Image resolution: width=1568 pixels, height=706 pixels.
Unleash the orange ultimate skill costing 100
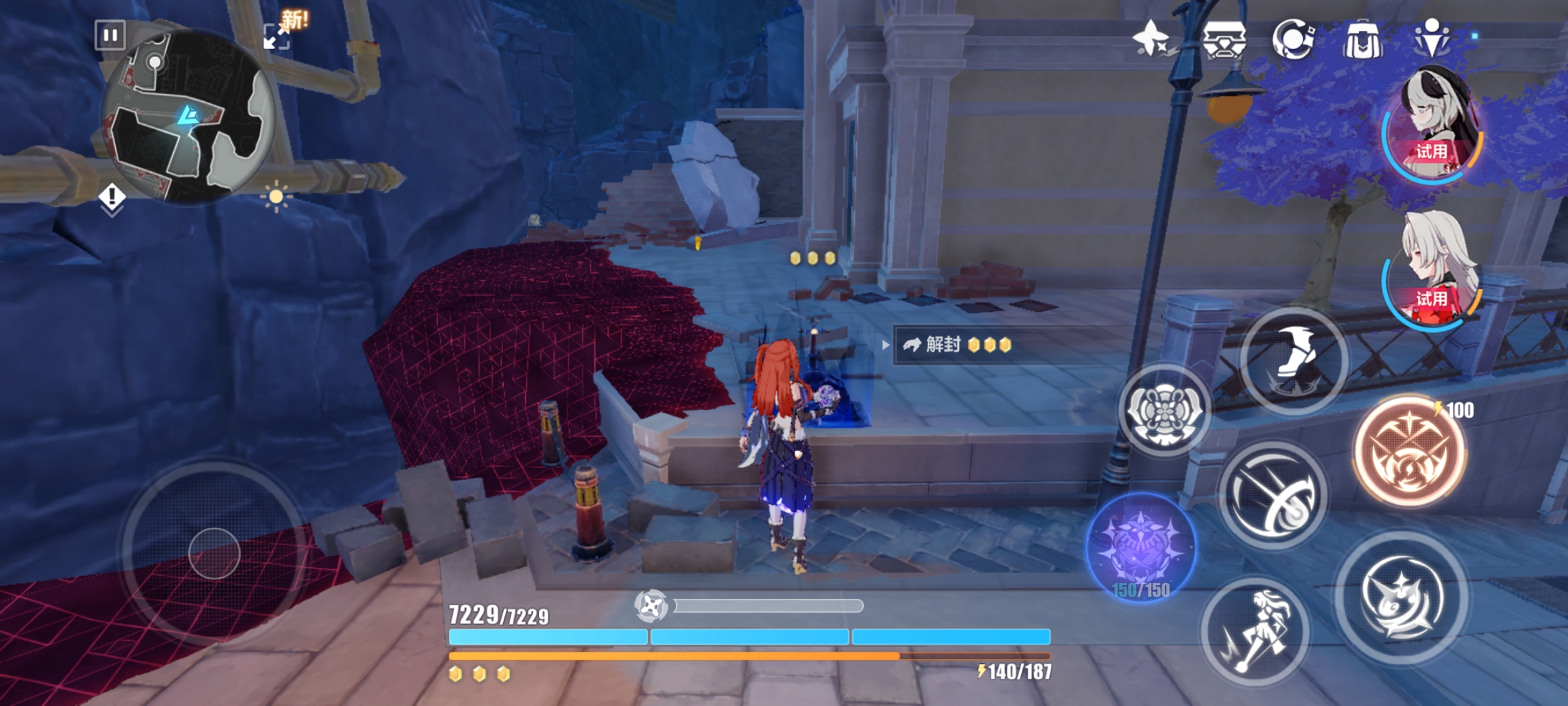coord(1409,452)
